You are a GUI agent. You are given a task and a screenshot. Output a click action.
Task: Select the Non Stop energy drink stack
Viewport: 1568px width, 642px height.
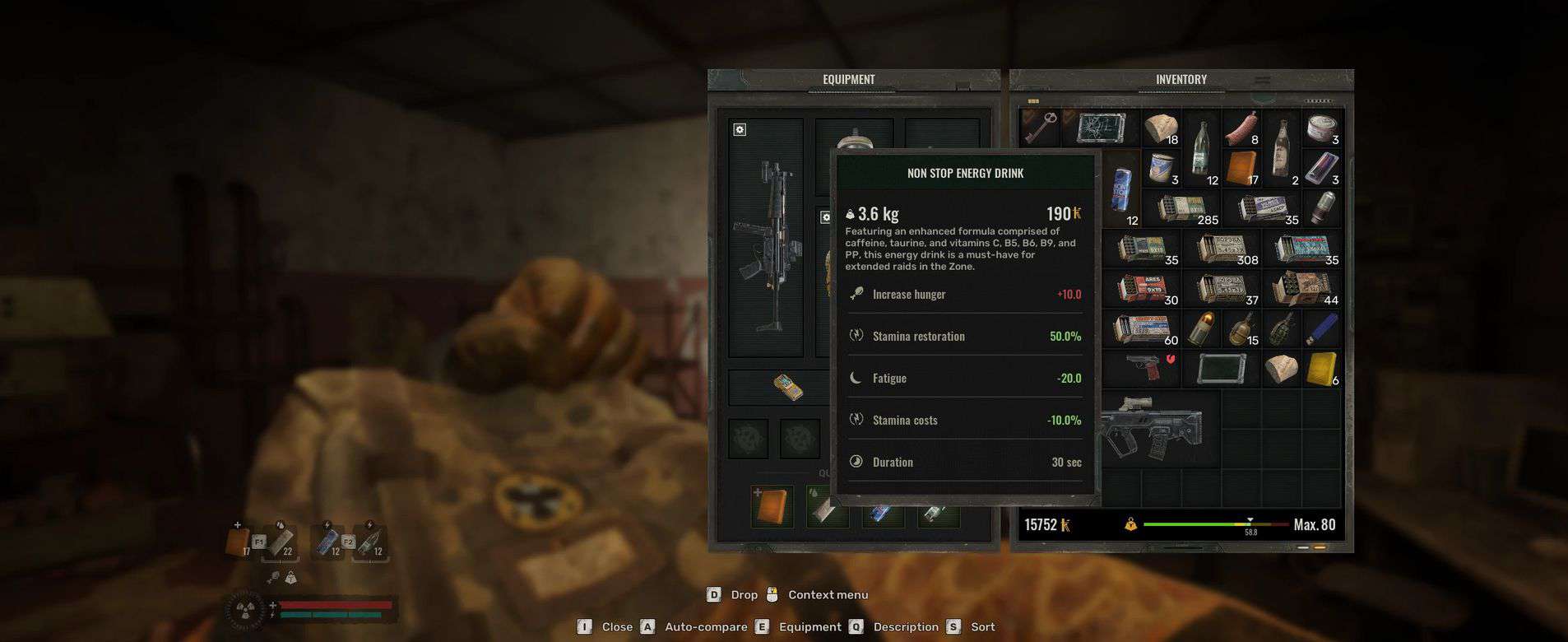pos(1120,188)
